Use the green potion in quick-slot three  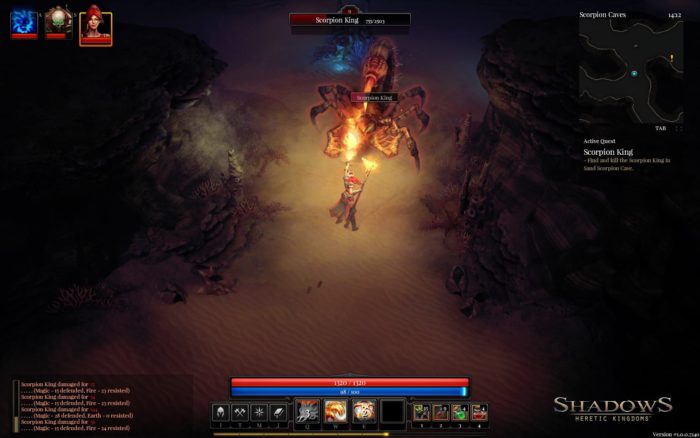(x=460, y=411)
